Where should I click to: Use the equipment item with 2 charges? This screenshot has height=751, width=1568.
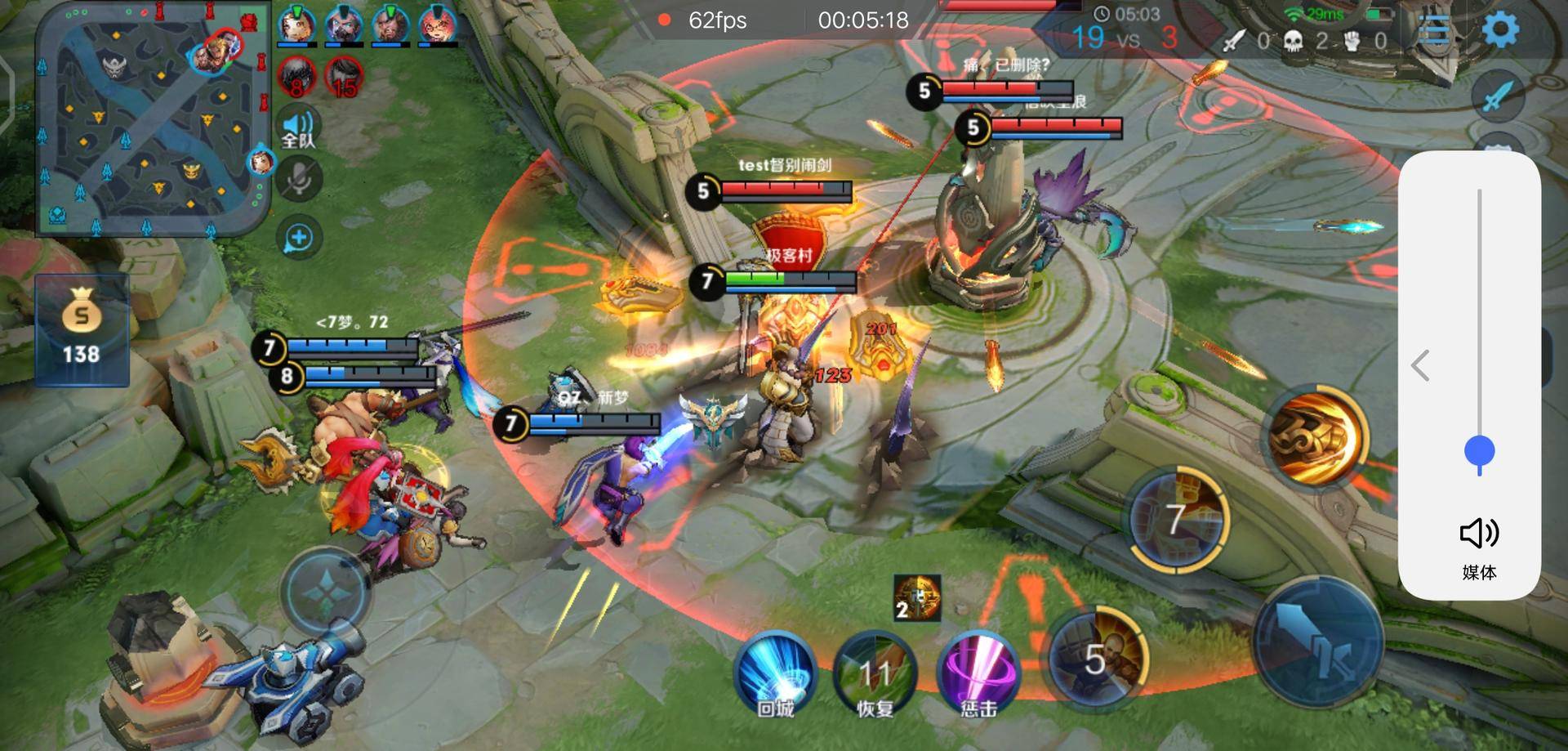pos(916,598)
